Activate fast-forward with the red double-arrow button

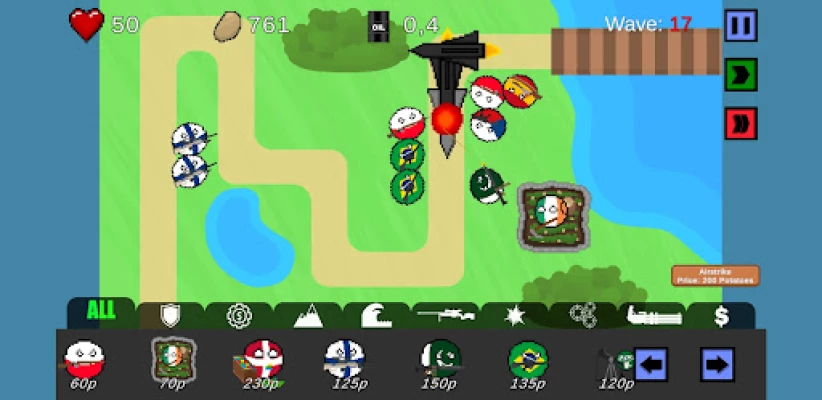pos(740,123)
